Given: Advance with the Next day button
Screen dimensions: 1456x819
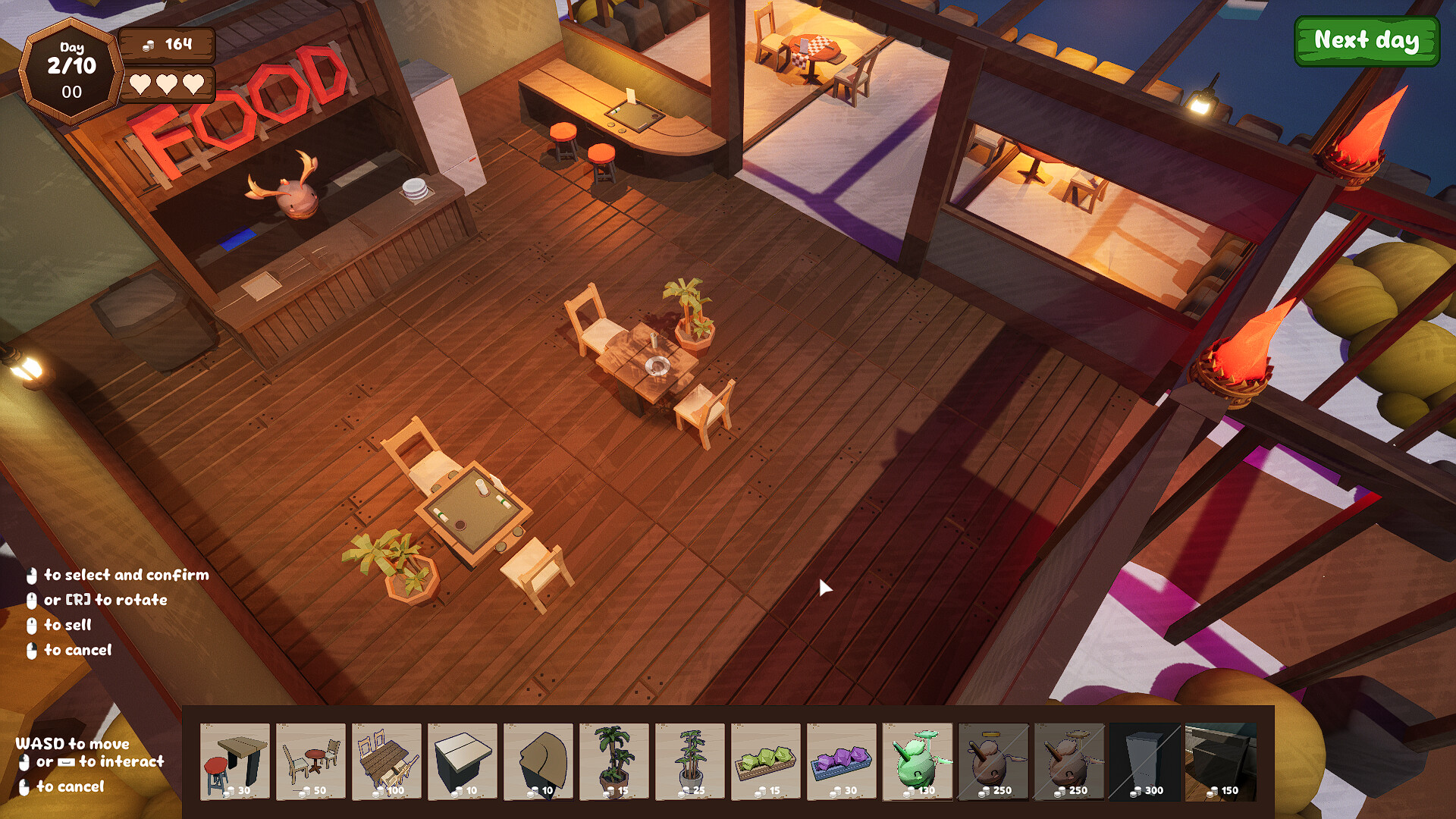Looking at the screenshot, I should point(1366,41).
